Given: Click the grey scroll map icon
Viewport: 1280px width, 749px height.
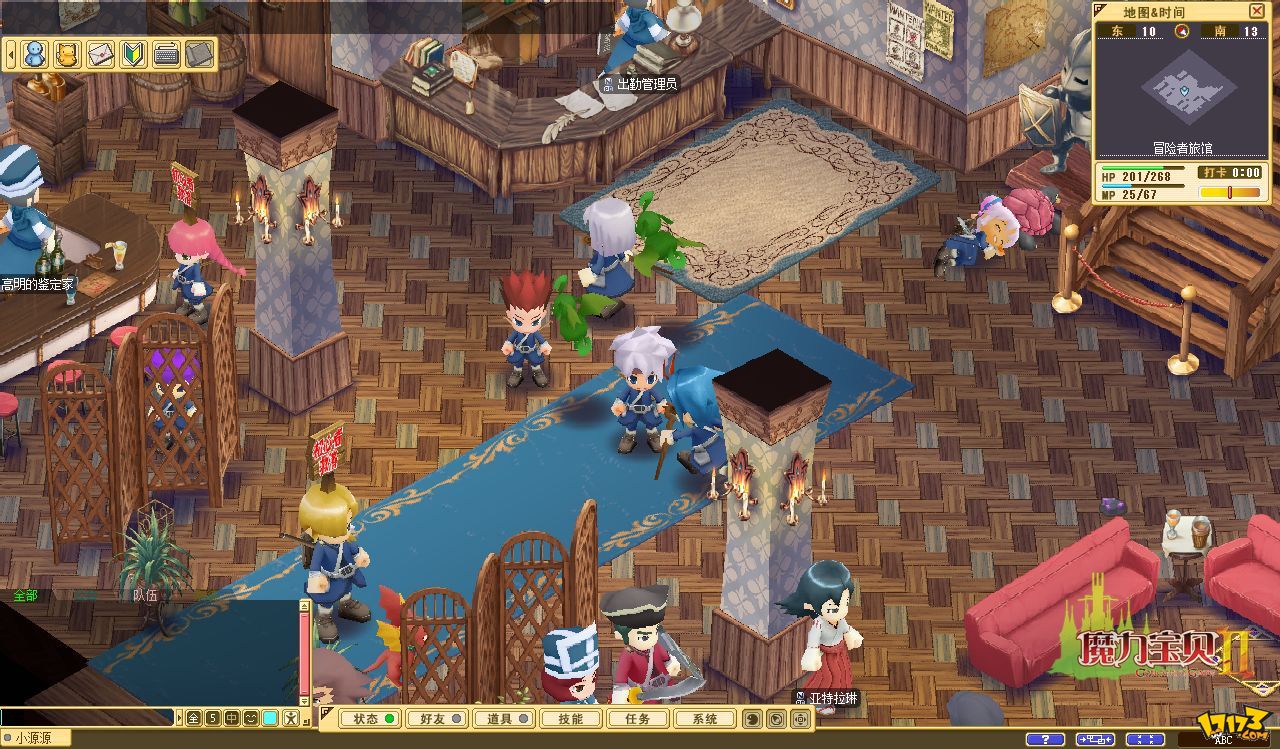Looking at the screenshot, I should pos(199,53).
